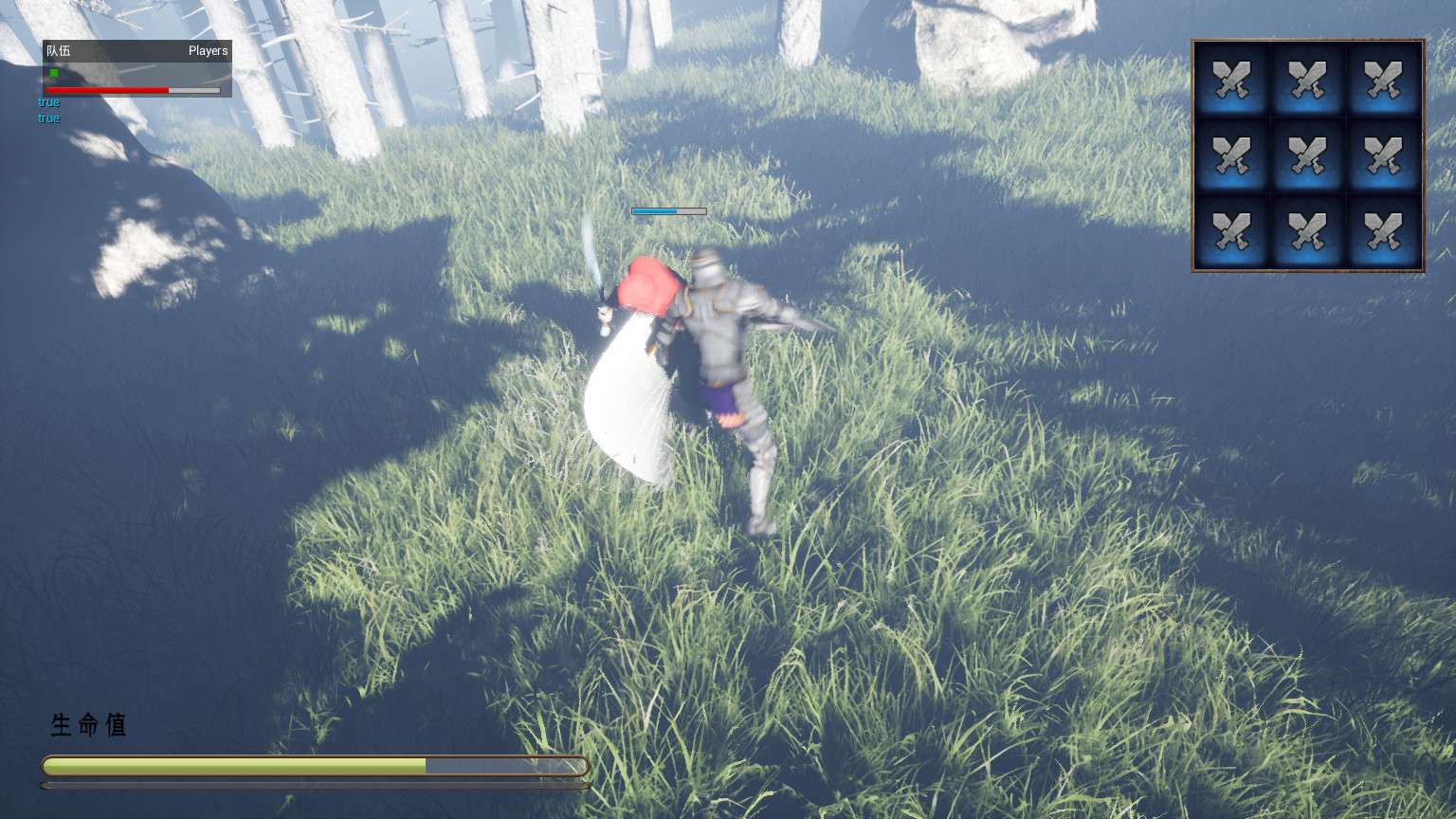Image resolution: width=1456 pixels, height=819 pixels.
Task: Click the green player status indicator square
Action: click(x=52, y=71)
